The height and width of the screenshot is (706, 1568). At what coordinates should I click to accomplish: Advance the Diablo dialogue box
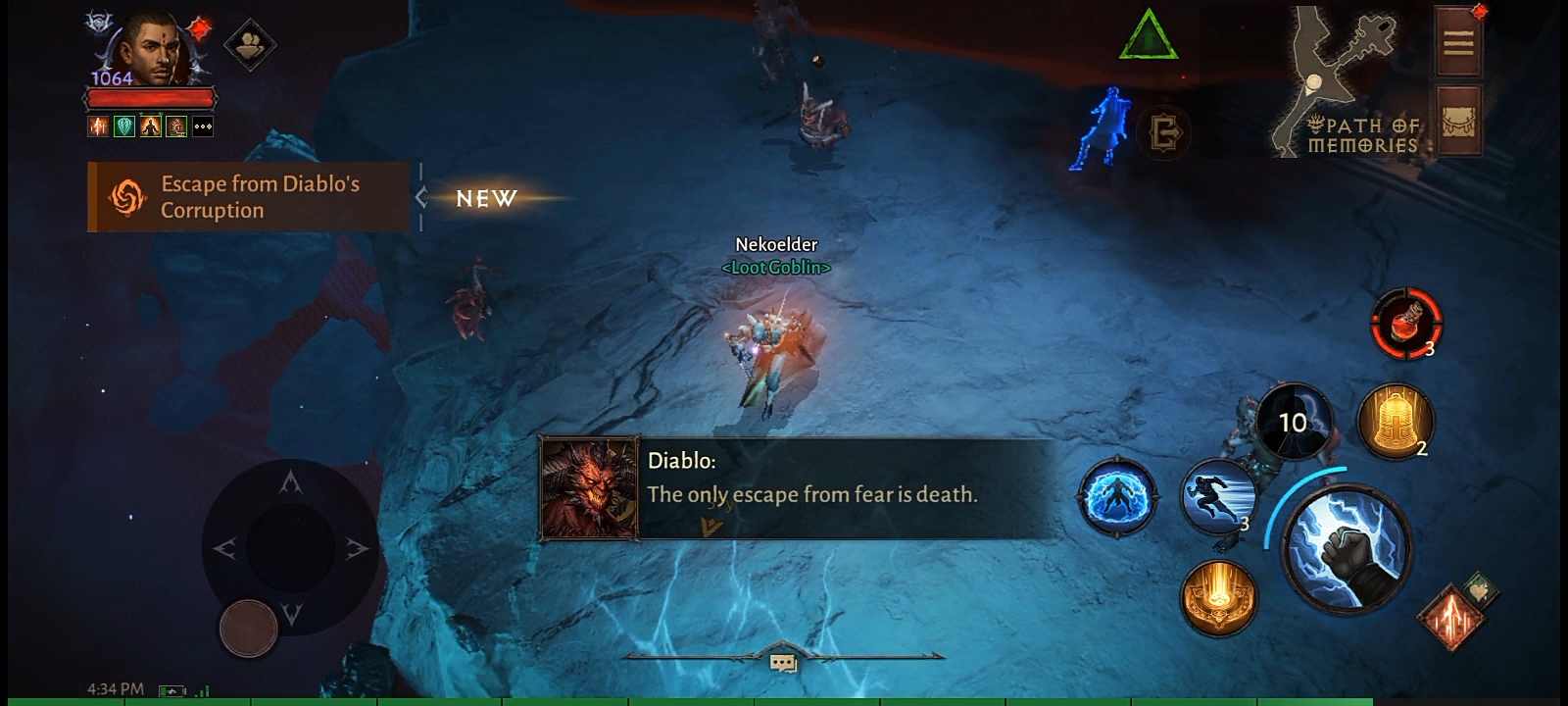[x=799, y=488]
